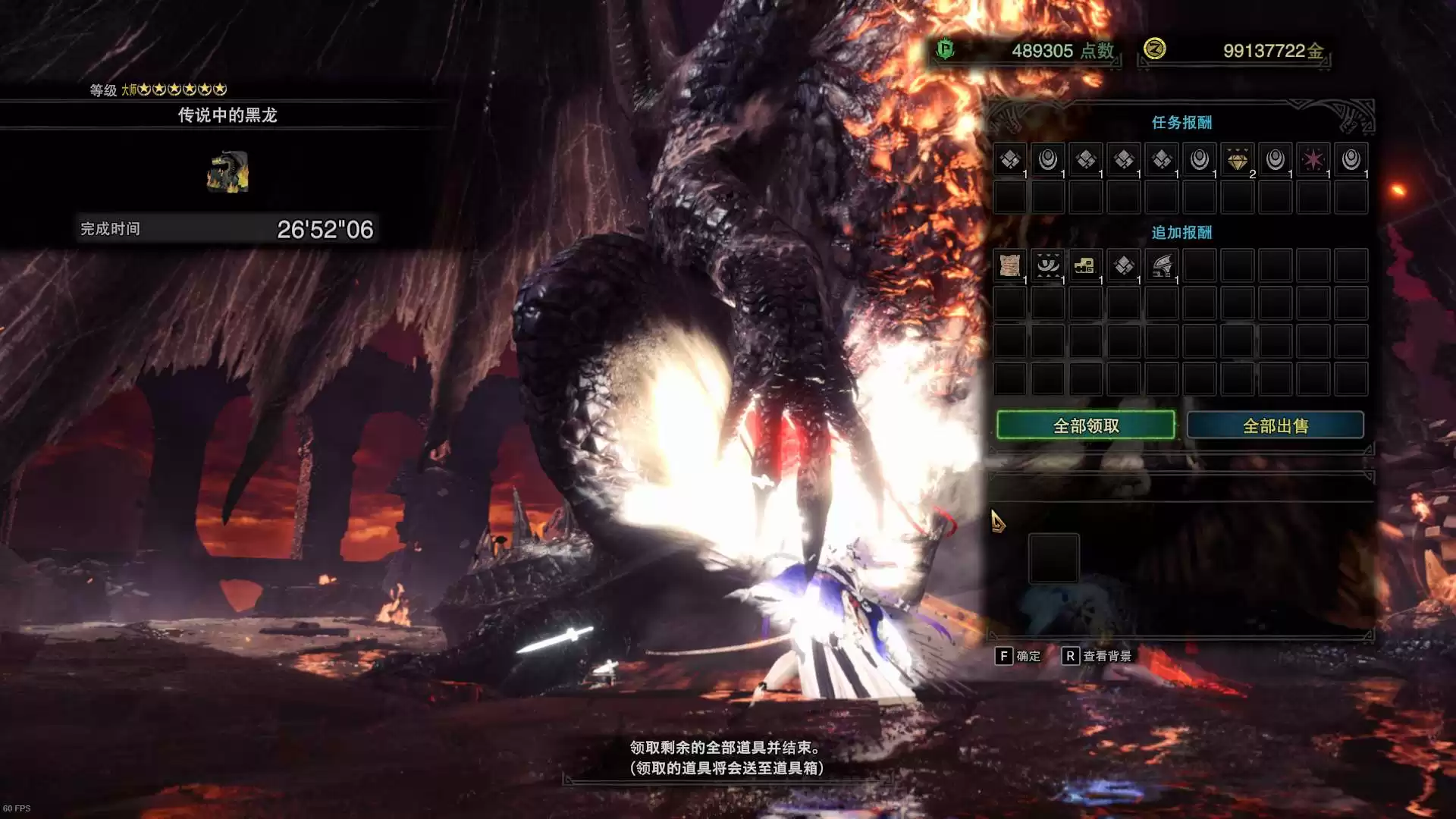Pick the pink starburst reward item
1456x819 pixels.
1313,160
